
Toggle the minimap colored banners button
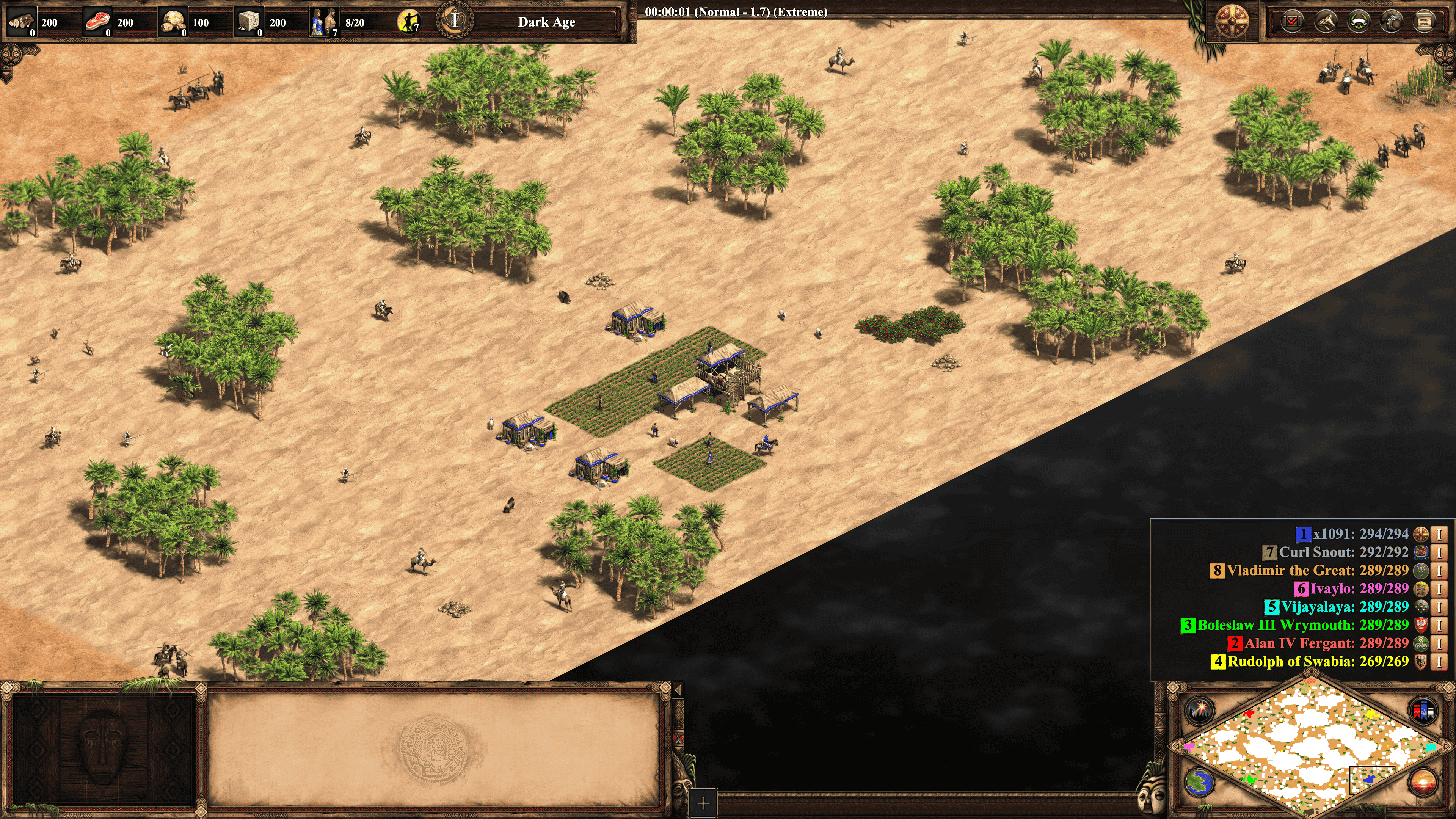pos(1423,710)
